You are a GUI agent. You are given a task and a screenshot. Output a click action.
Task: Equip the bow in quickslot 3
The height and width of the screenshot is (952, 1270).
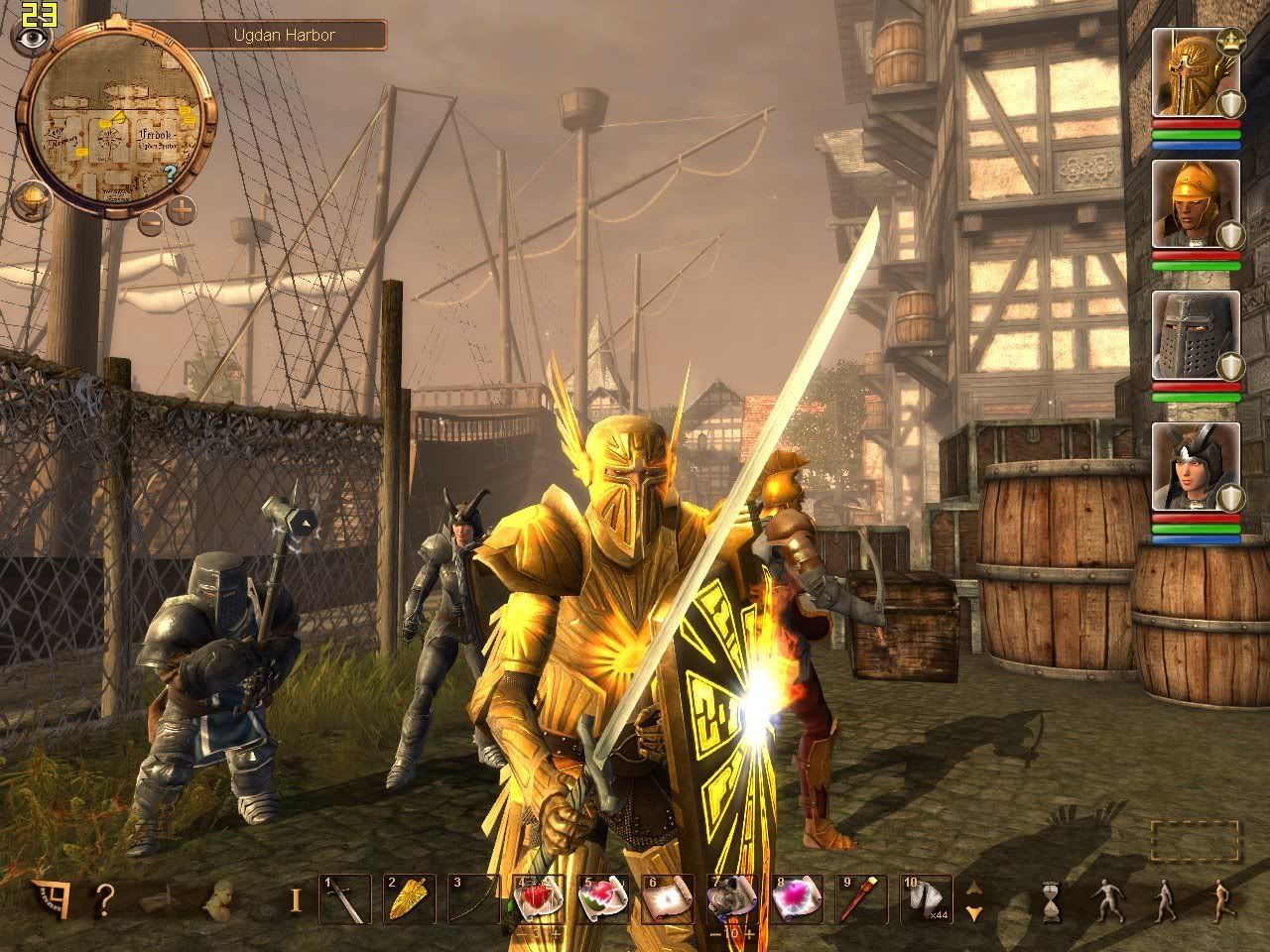(x=473, y=899)
